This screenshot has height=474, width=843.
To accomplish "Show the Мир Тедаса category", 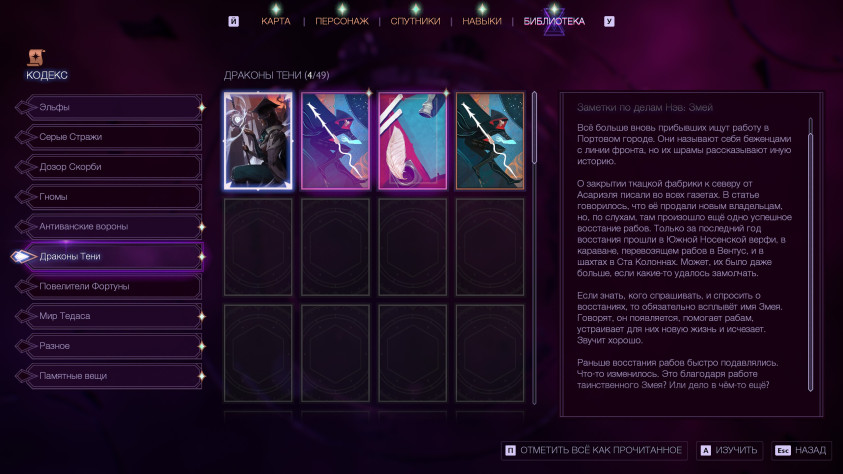I will tap(108, 316).
